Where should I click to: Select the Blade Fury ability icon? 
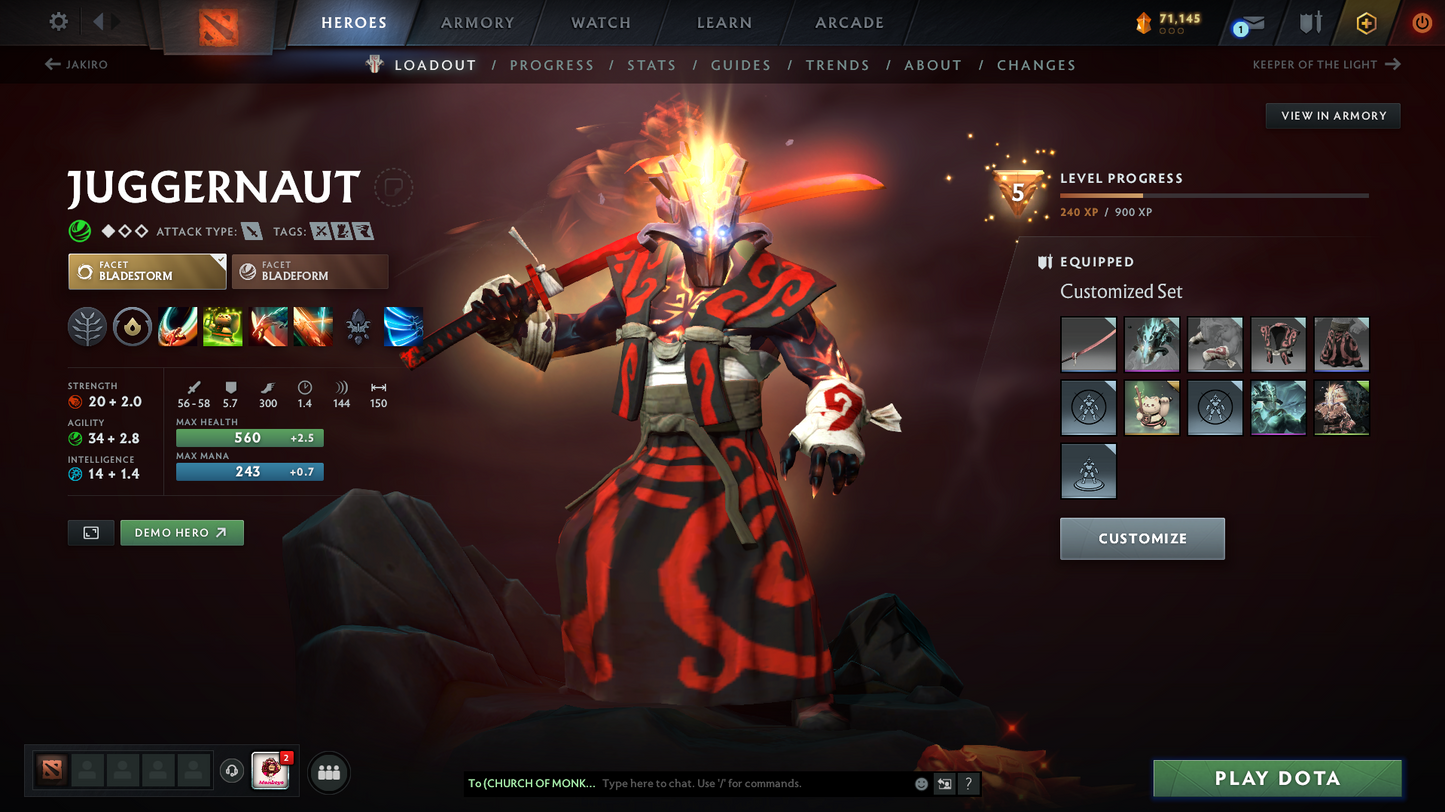pyautogui.click(x=178, y=326)
